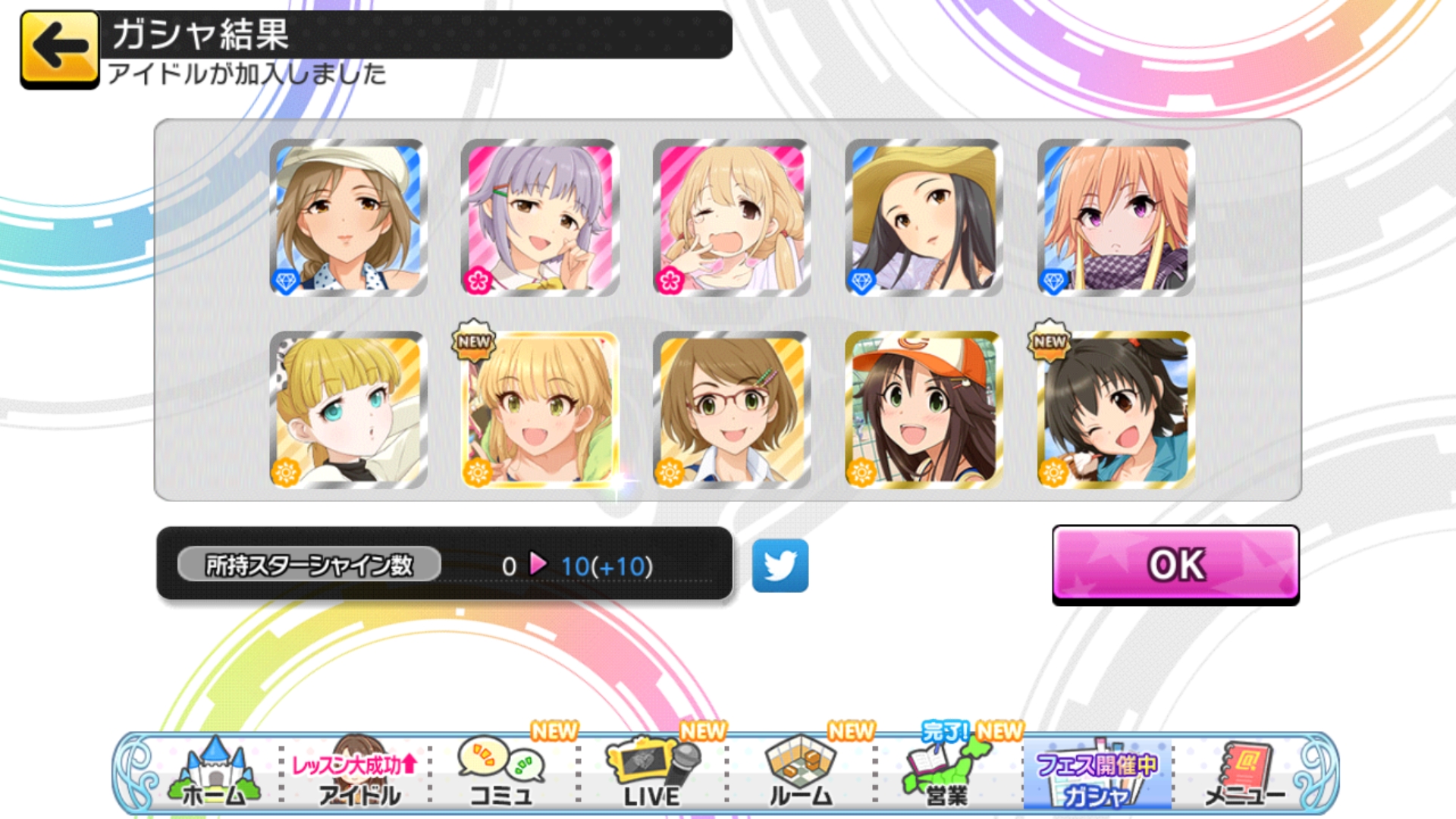The height and width of the screenshot is (819, 1456).
Task: Open the Commu (コミュ) speech bubble menu
Action: point(501,773)
